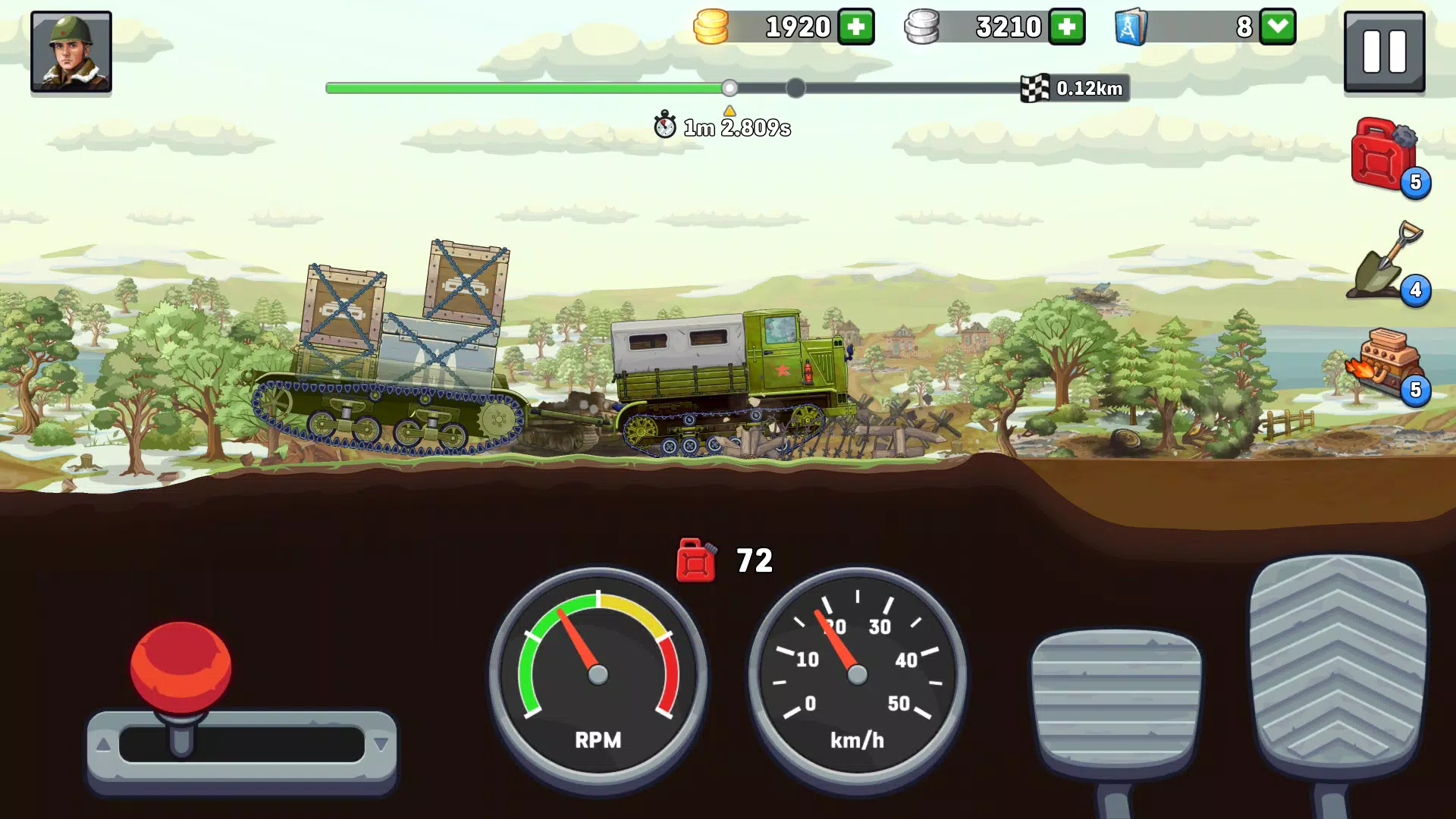The width and height of the screenshot is (1456, 819).
Task: Click the red fuel gauge icon above the dashboard
Action: [695, 561]
